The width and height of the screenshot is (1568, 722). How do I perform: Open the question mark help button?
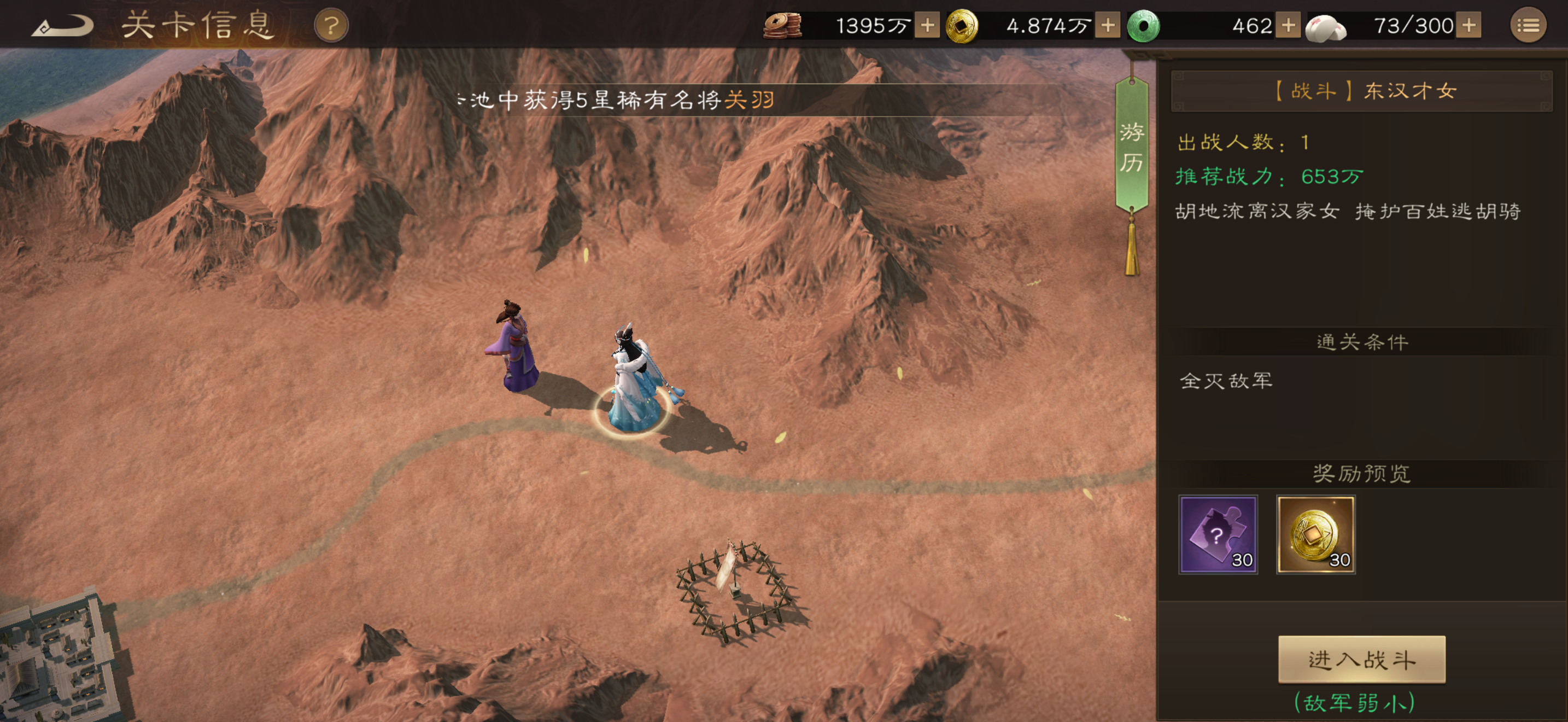coord(331,26)
